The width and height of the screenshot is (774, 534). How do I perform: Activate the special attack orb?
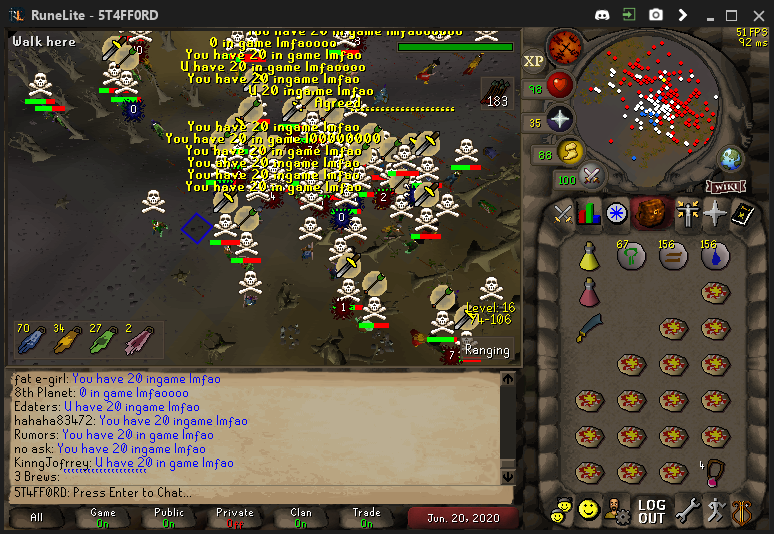593,177
